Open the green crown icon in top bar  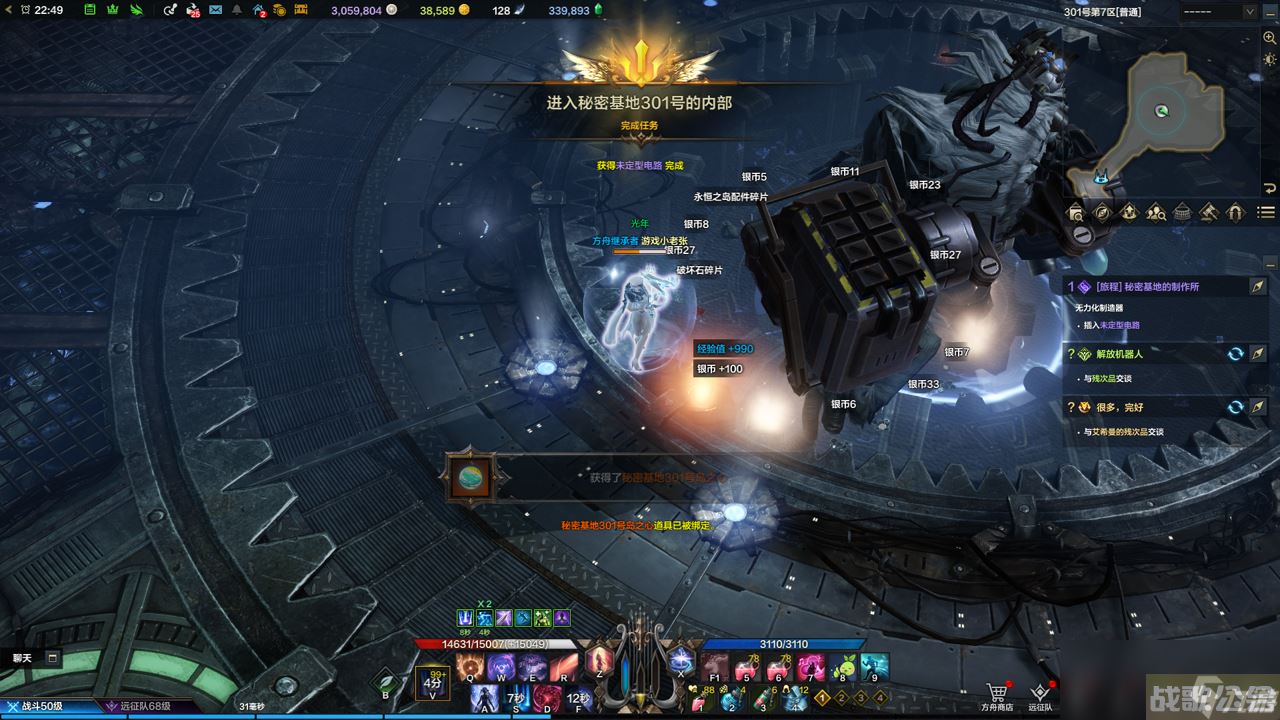112,10
